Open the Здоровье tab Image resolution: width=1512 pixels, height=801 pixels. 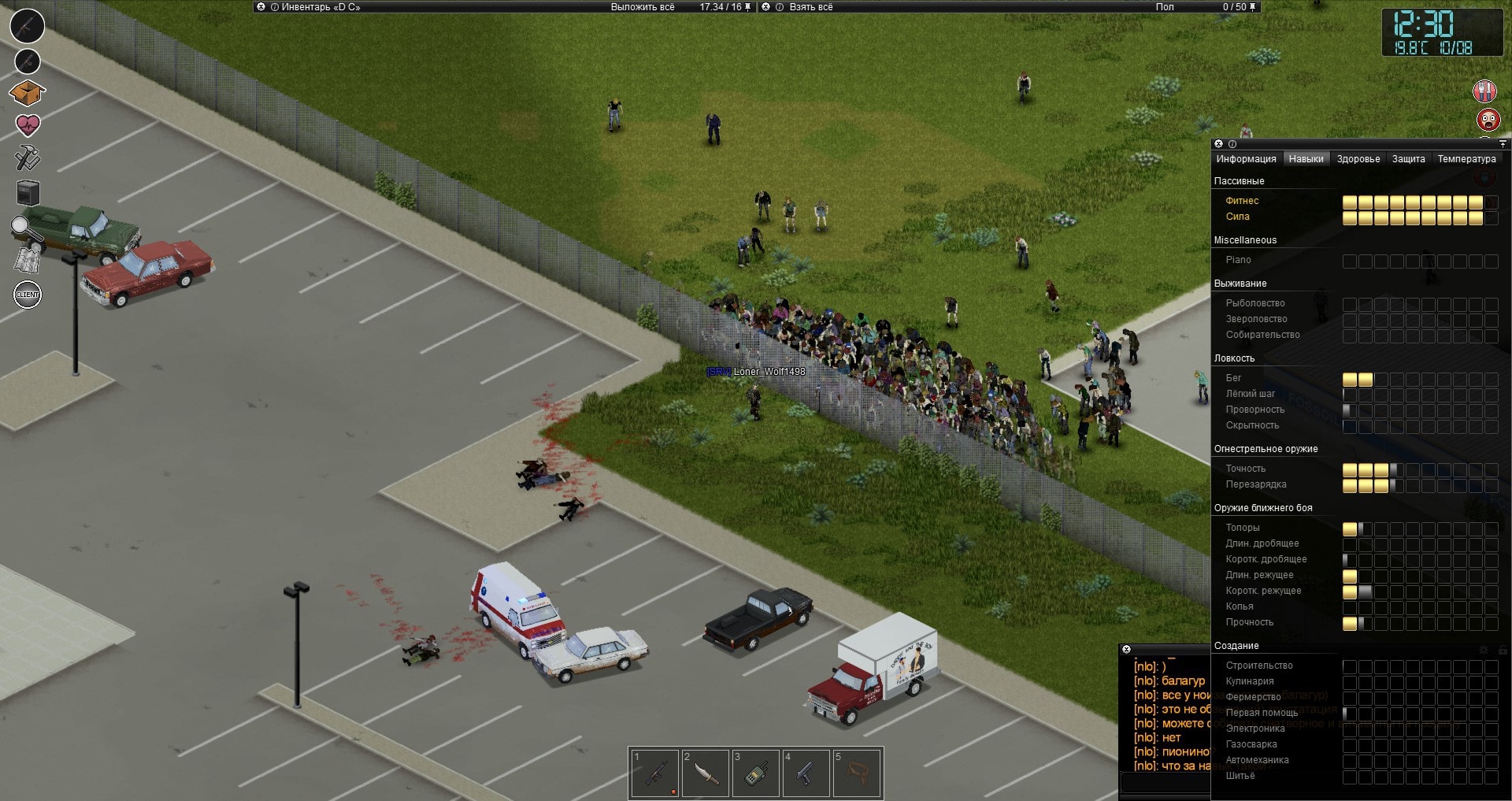point(1358,159)
